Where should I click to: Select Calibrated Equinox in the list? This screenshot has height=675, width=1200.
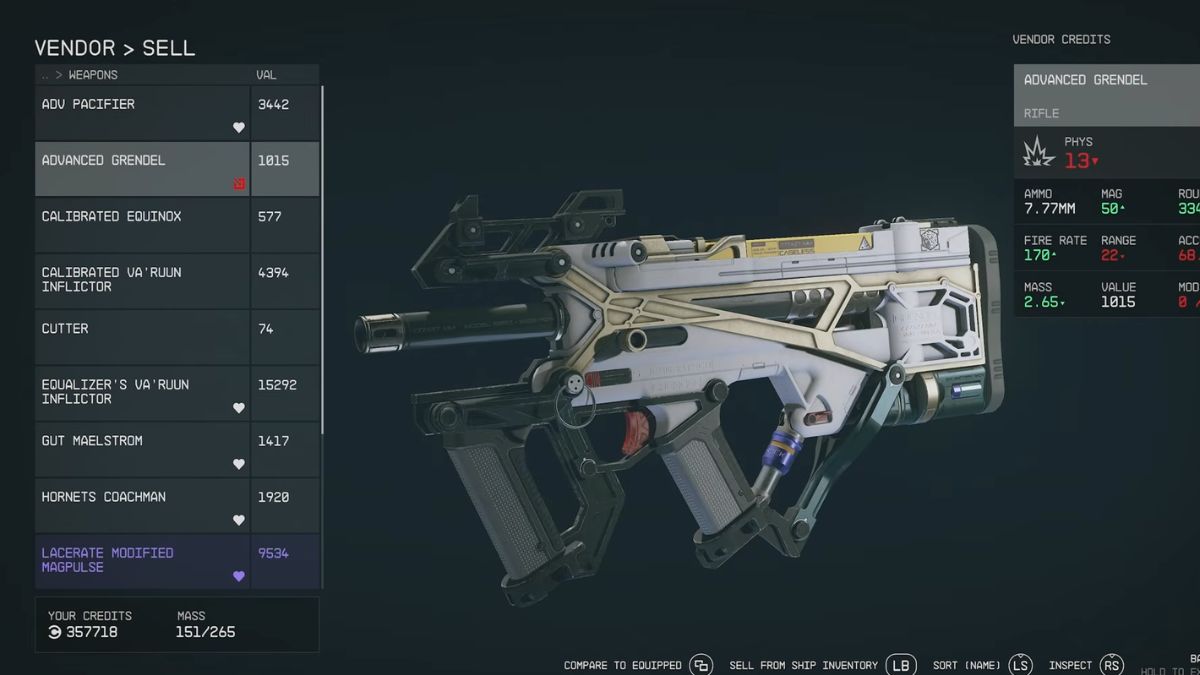pos(142,225)
